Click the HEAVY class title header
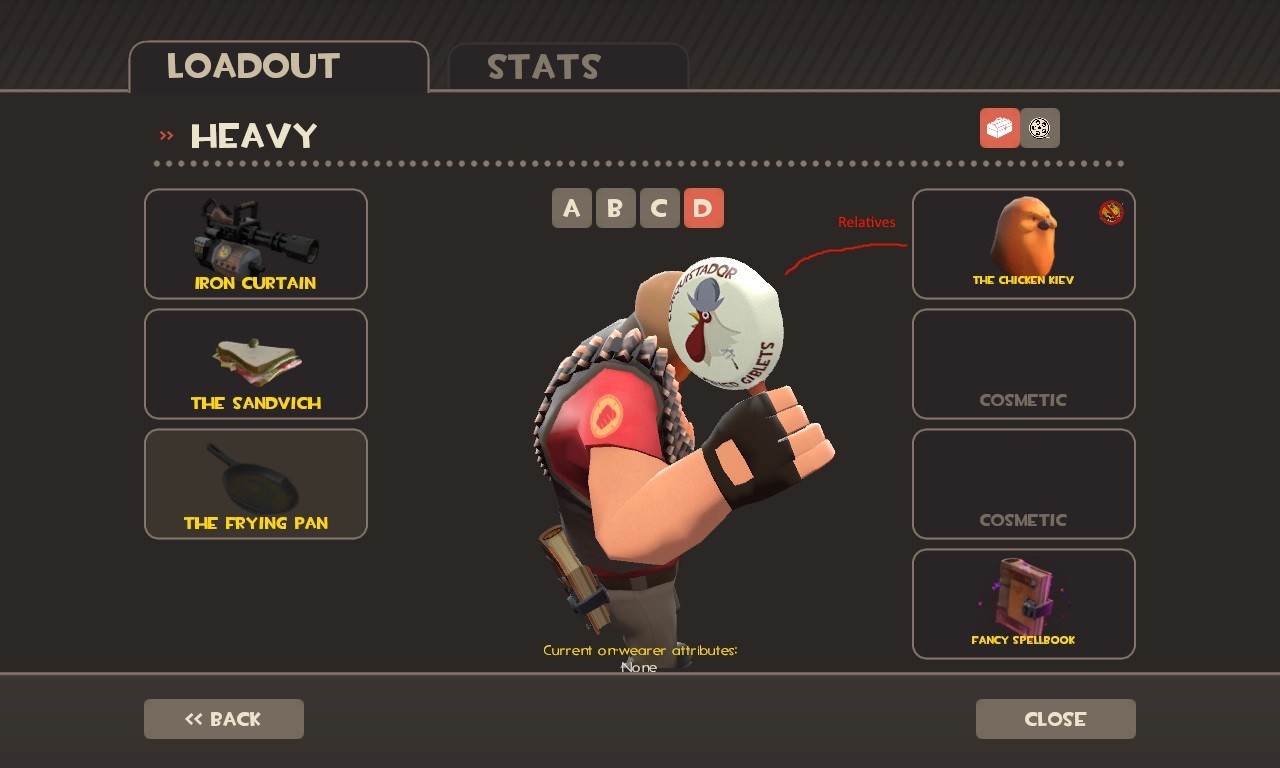 253,135
